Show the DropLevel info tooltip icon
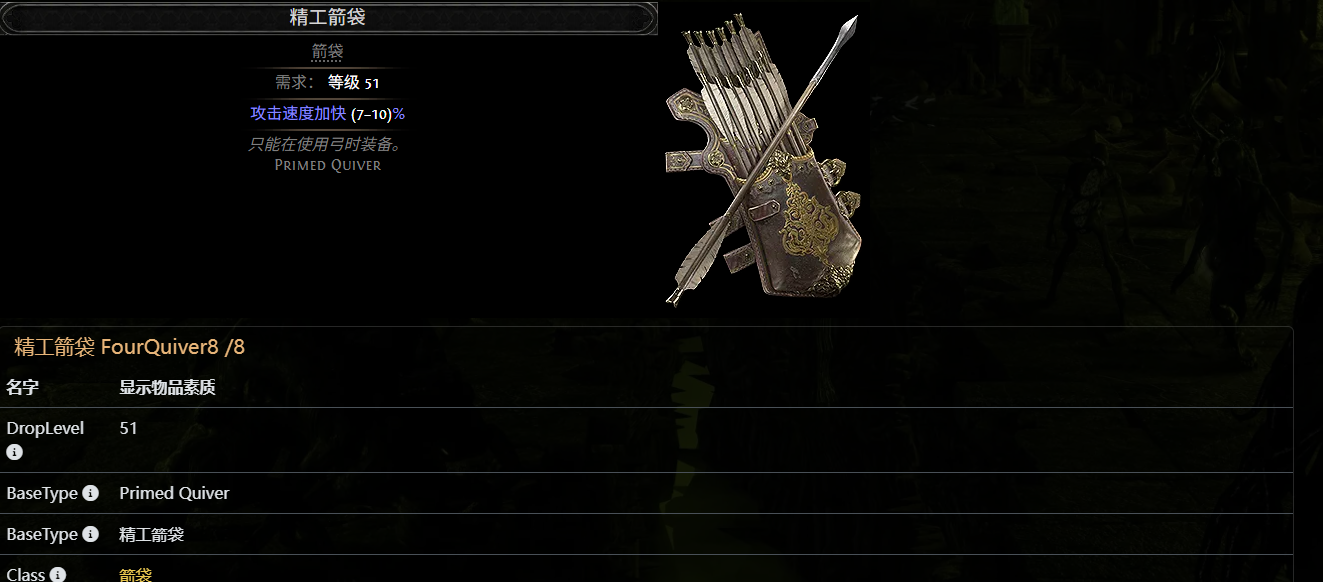Screen dimensions: 1323x582 [x=14, y=452]
